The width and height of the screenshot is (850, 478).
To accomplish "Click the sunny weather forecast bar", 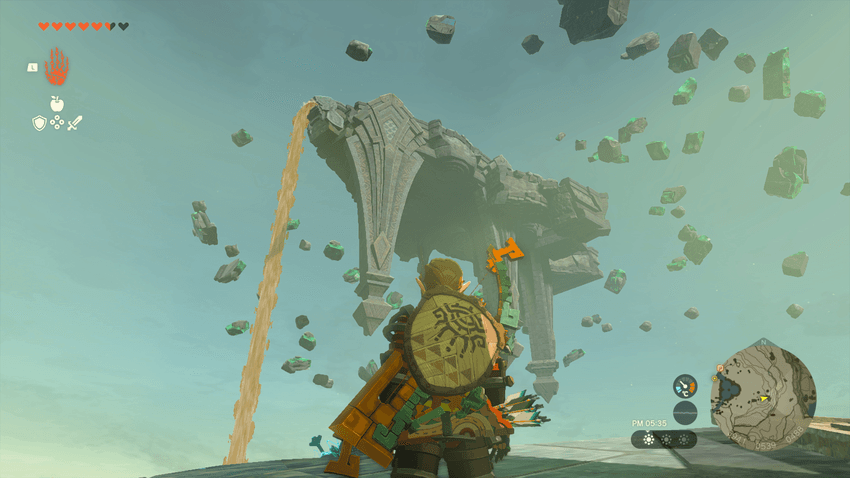I will pos(664,439).
